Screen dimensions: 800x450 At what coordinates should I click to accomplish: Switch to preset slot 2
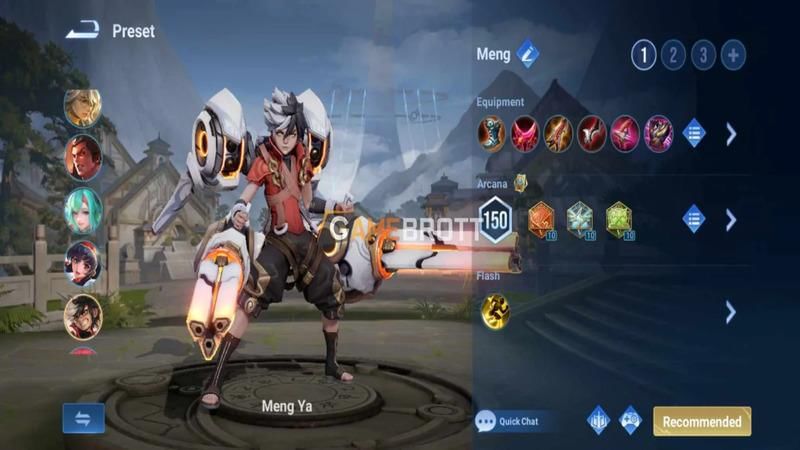(673, 55)
